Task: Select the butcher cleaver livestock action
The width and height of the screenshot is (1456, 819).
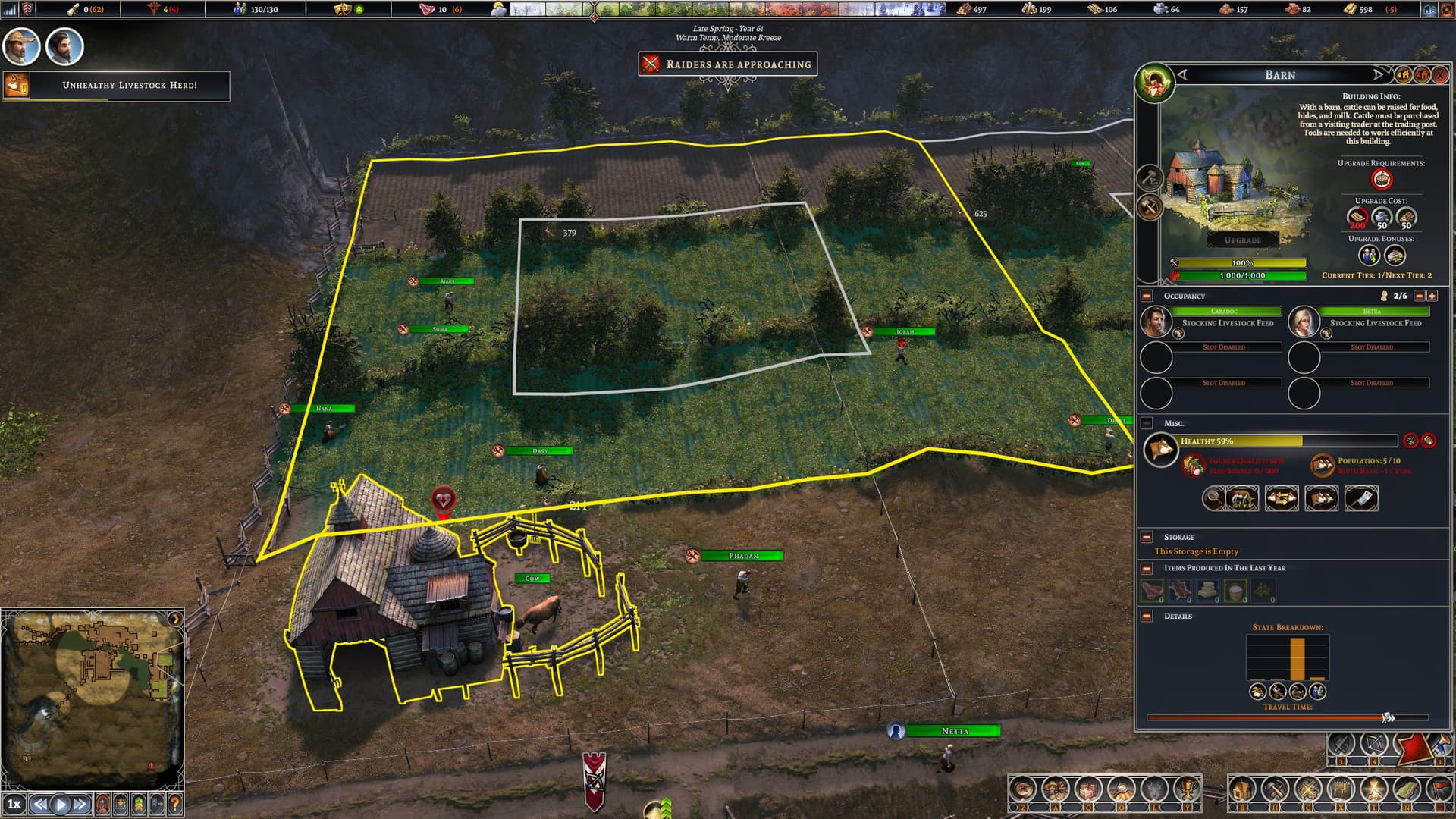Action: click(1361, 498)
